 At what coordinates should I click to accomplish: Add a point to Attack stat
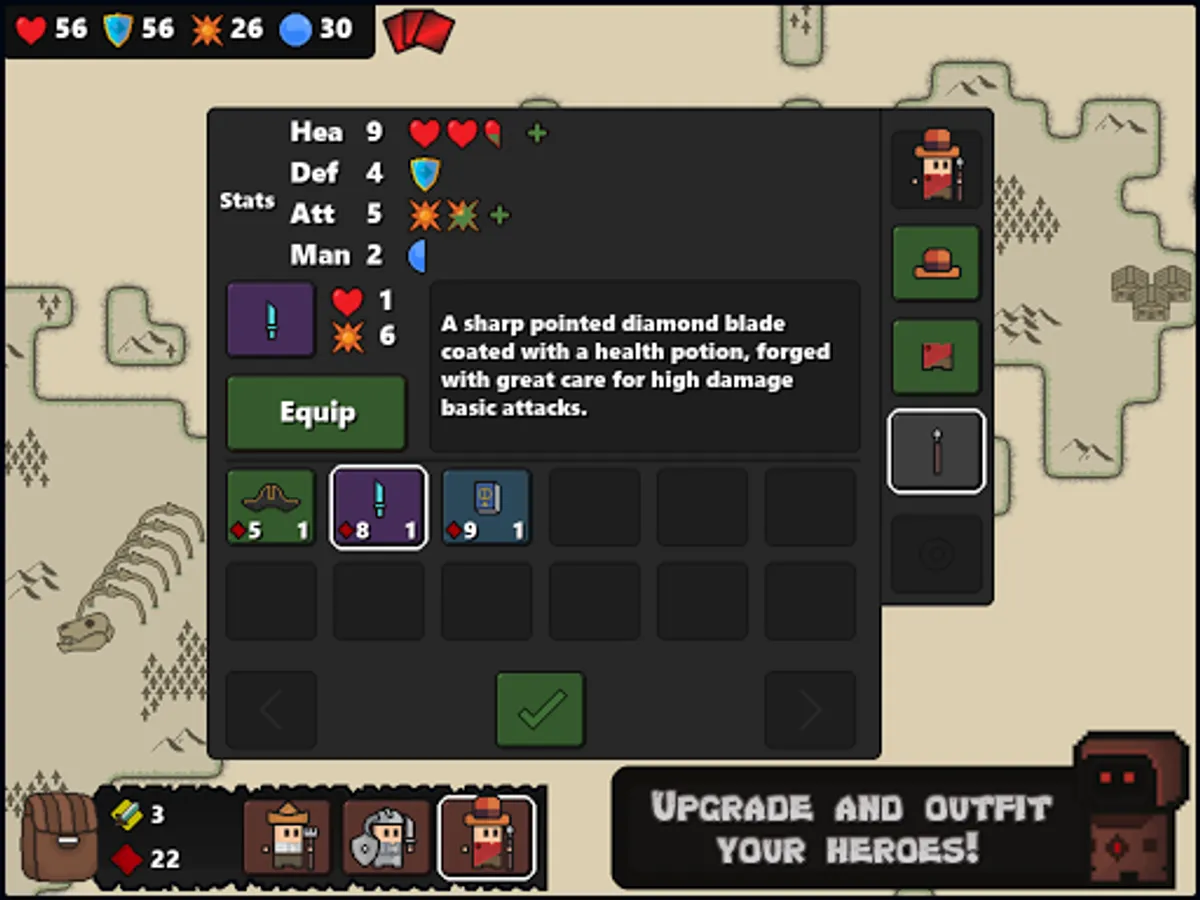click(x=499, y=215)
